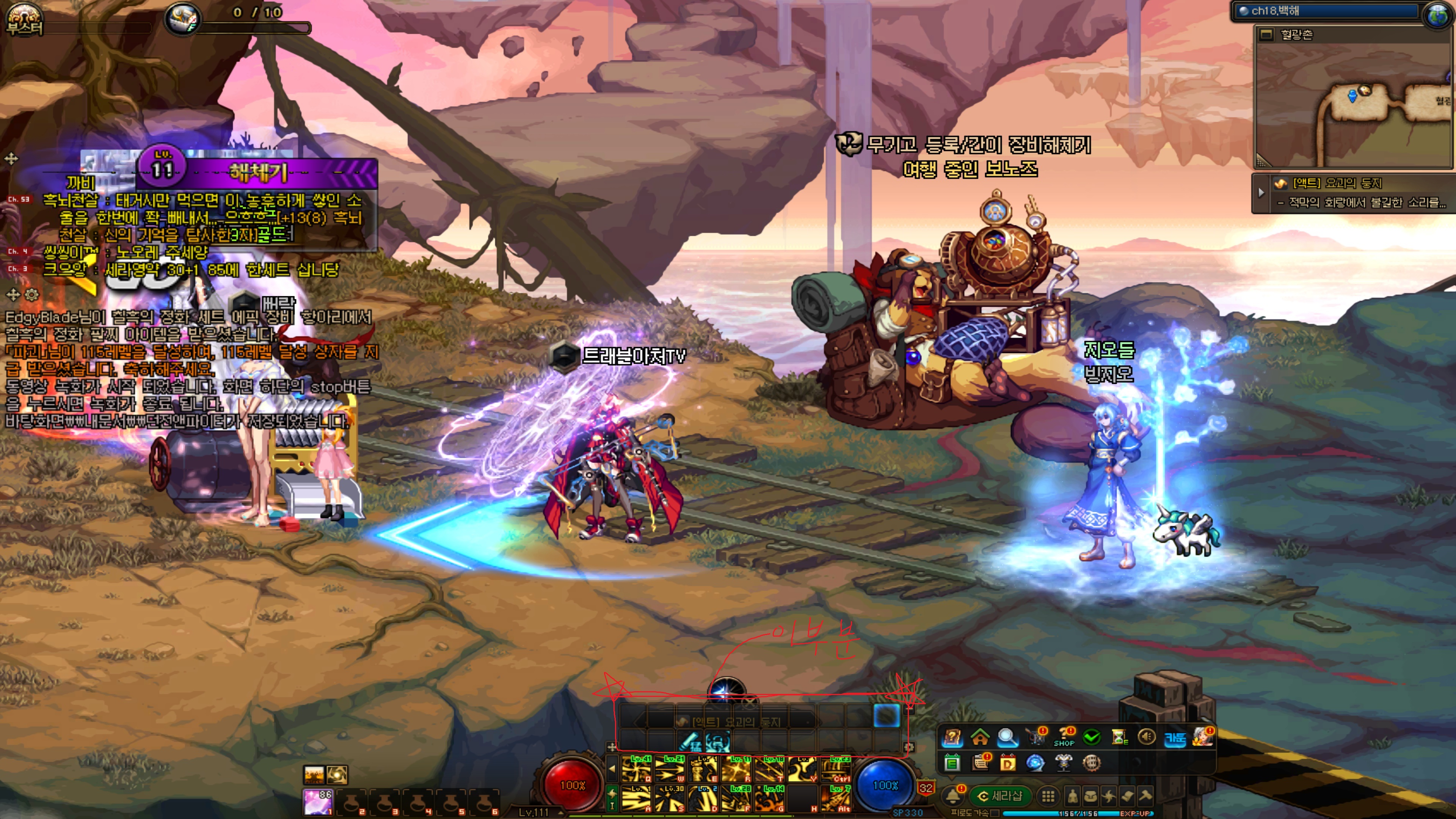
Task: Open the green house icon
Action: [979, 737]
